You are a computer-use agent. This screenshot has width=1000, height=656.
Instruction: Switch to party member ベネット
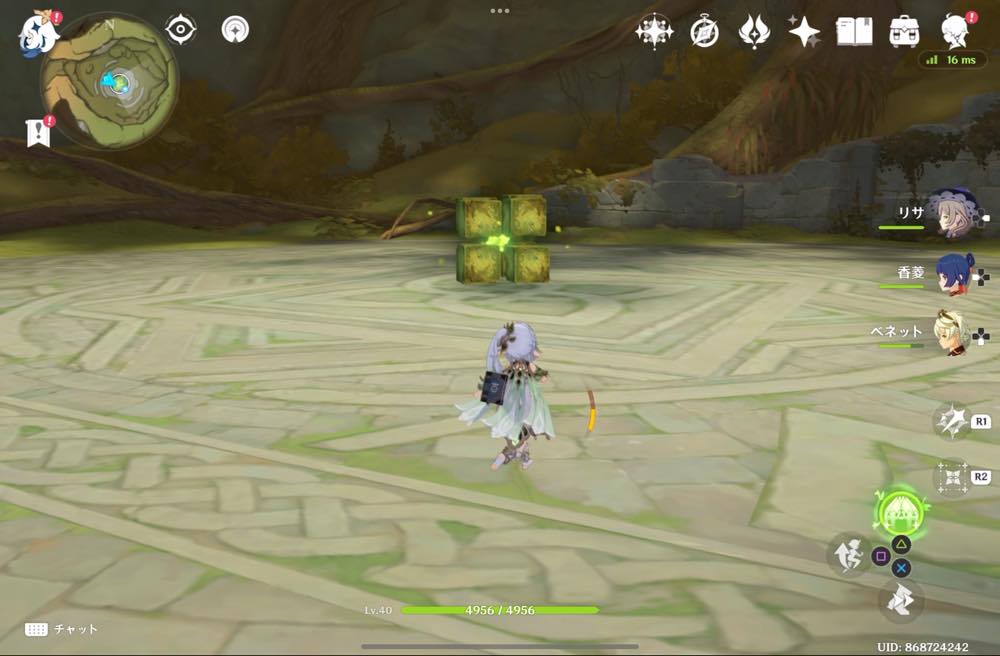tap(951, 334)
